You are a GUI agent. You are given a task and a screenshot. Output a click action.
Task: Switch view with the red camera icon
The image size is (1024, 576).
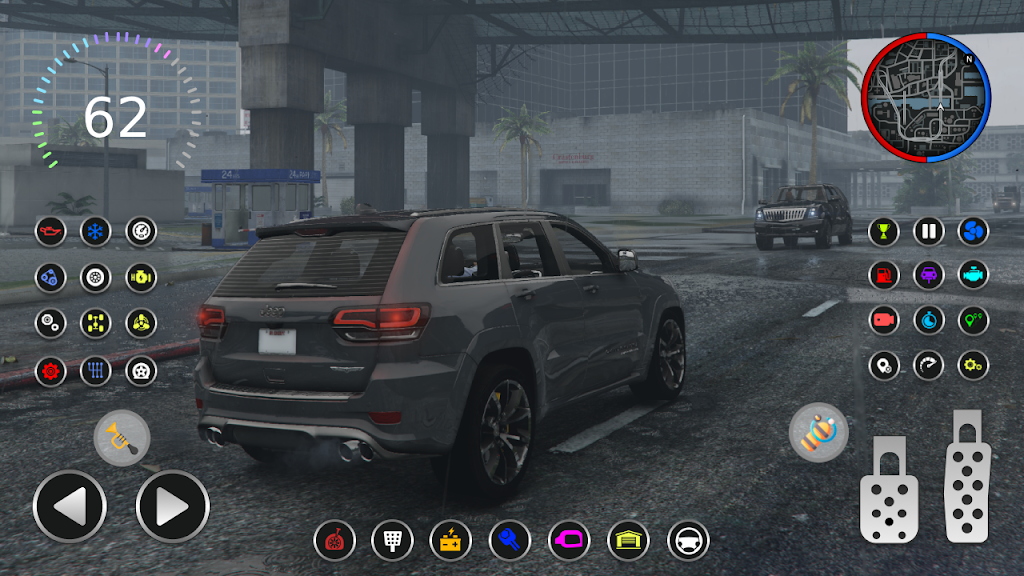[883, 320]
